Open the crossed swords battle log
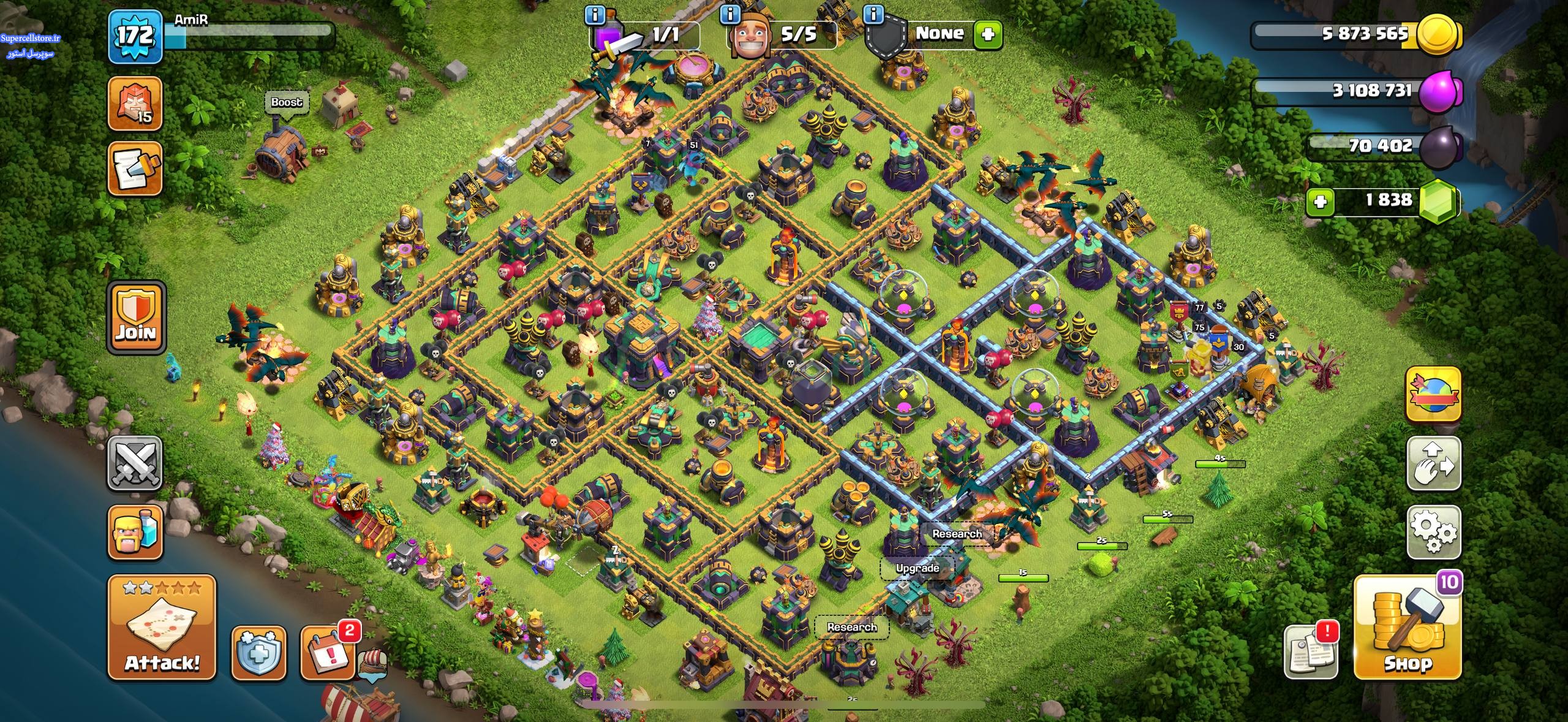 pos(135,463)
